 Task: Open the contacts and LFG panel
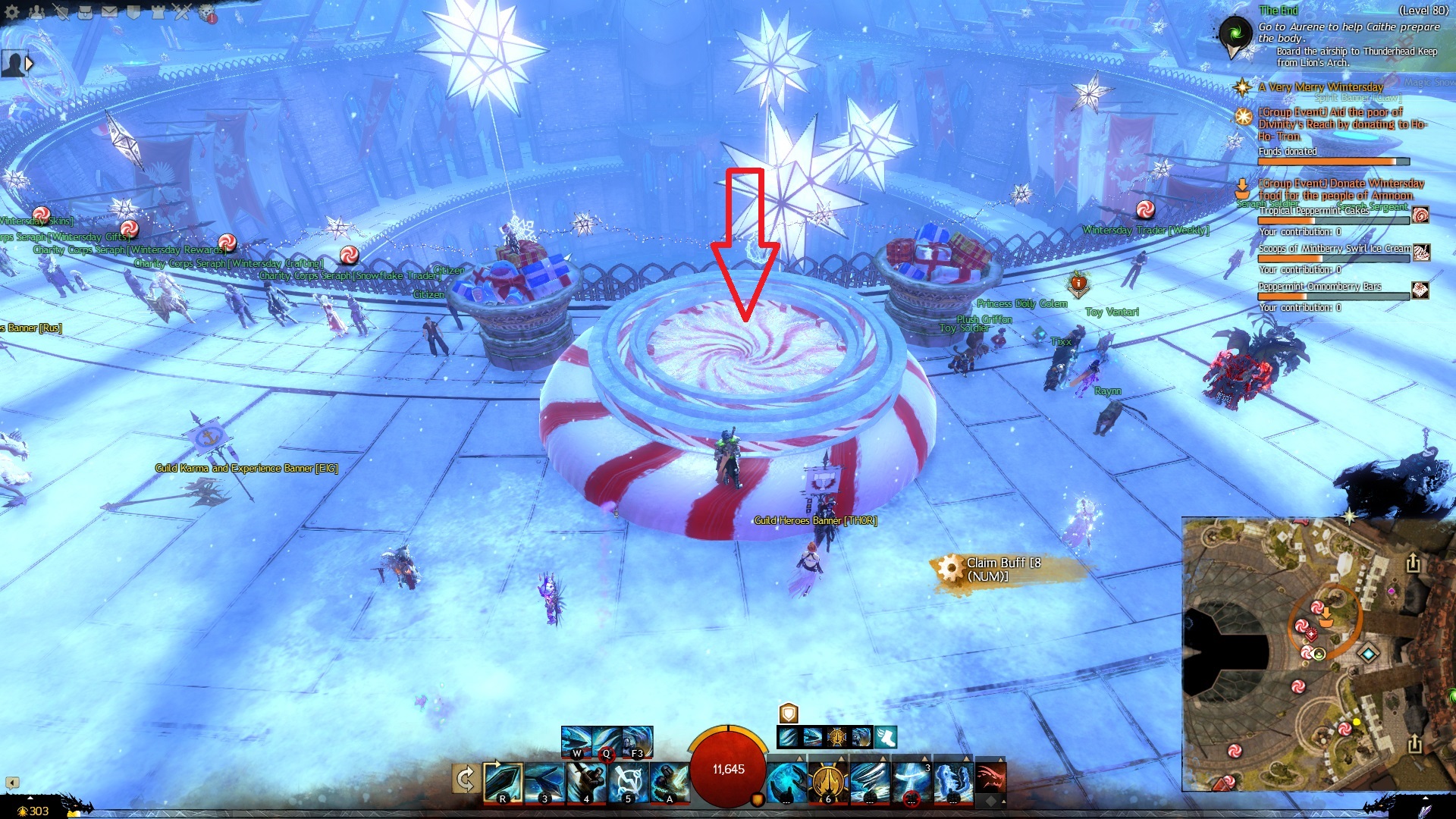[x=36, y=12]
